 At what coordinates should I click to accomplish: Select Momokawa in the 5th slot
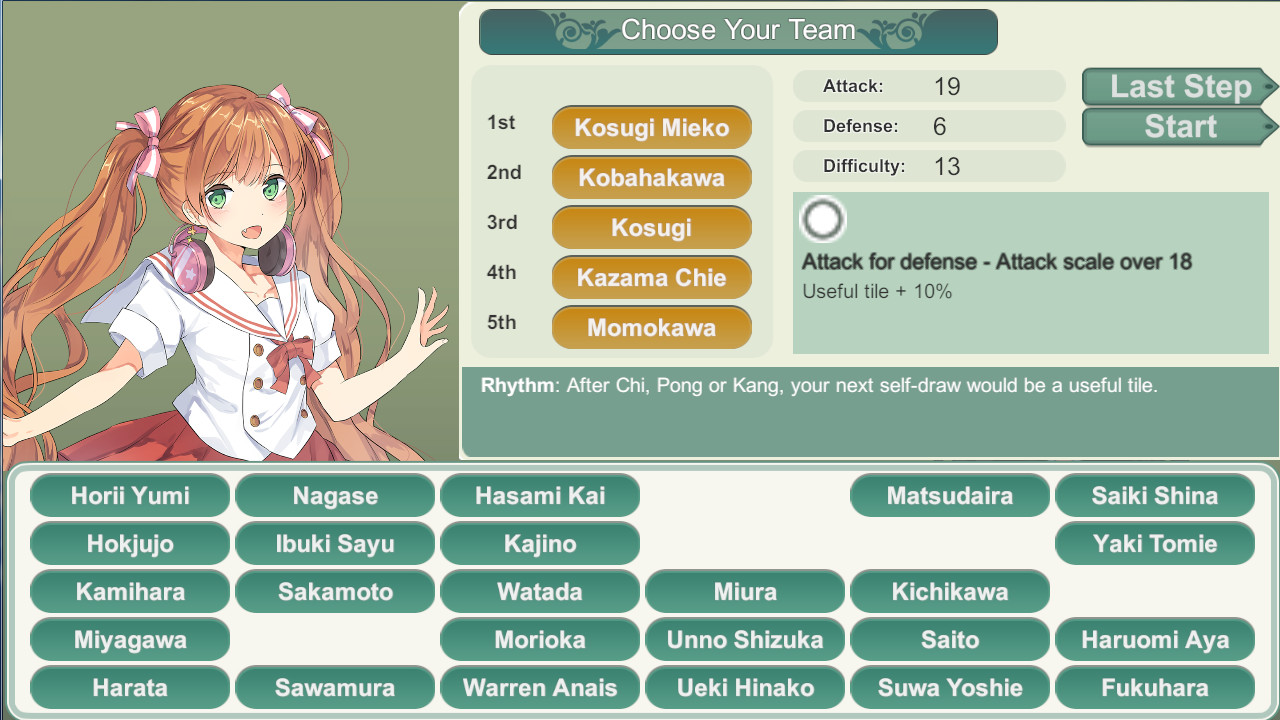click(651, 327)
